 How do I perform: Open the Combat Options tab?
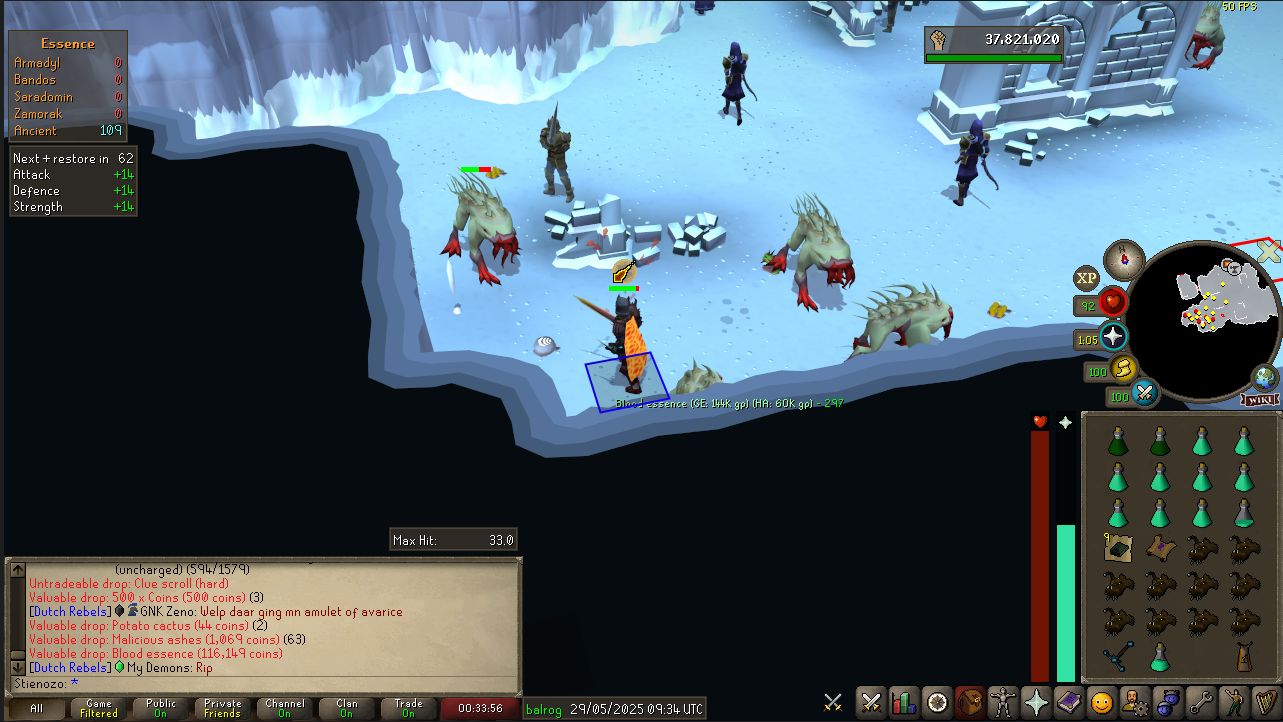coord(871,702)
